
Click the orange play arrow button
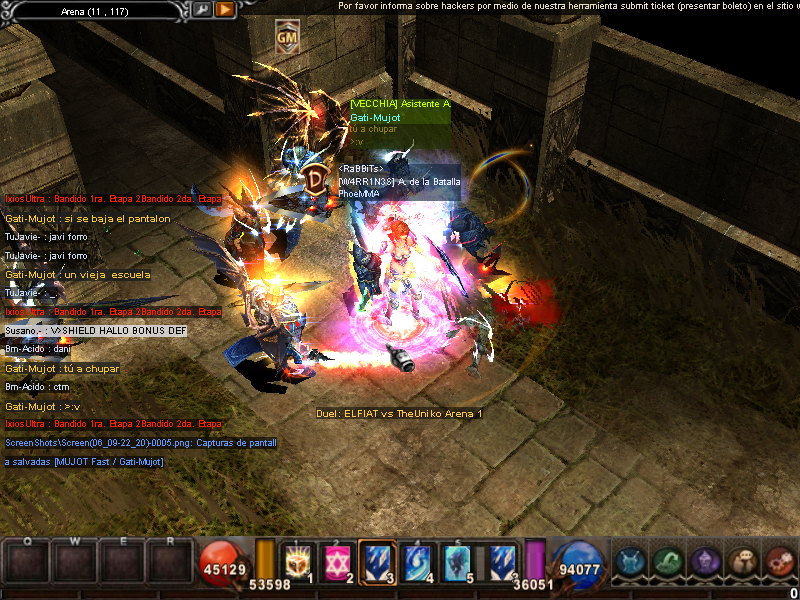click(225, 9)
